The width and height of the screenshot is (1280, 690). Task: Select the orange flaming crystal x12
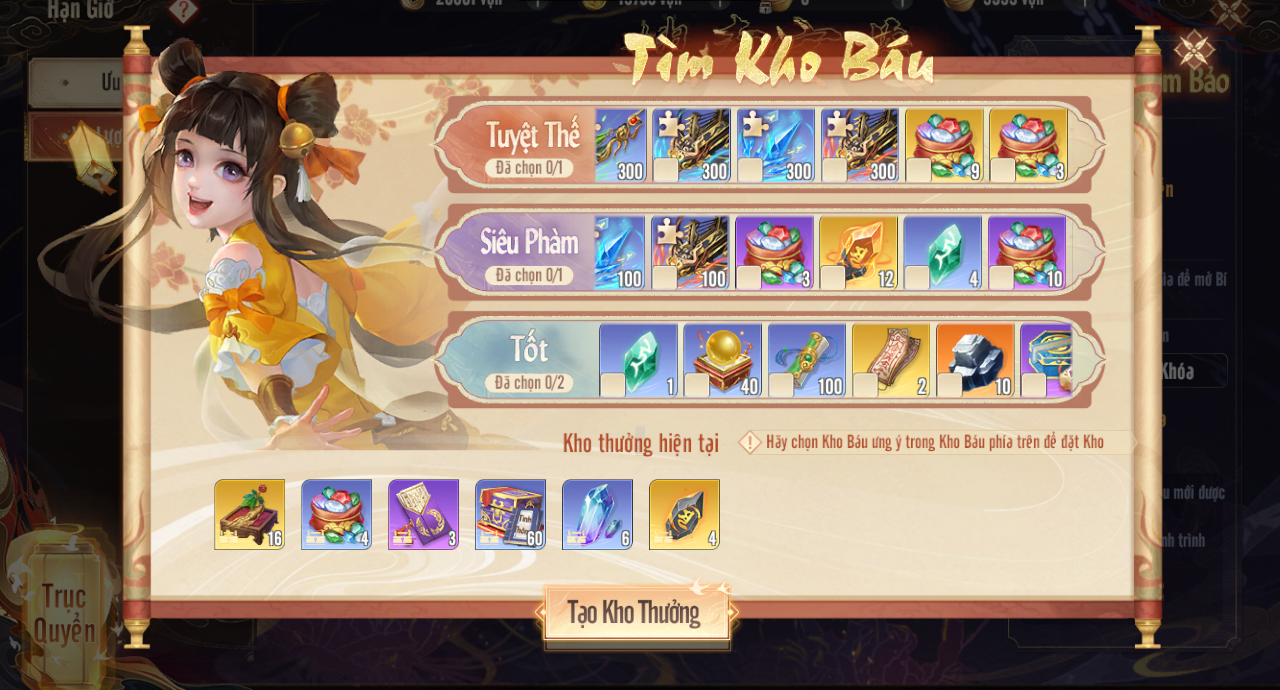858,252
